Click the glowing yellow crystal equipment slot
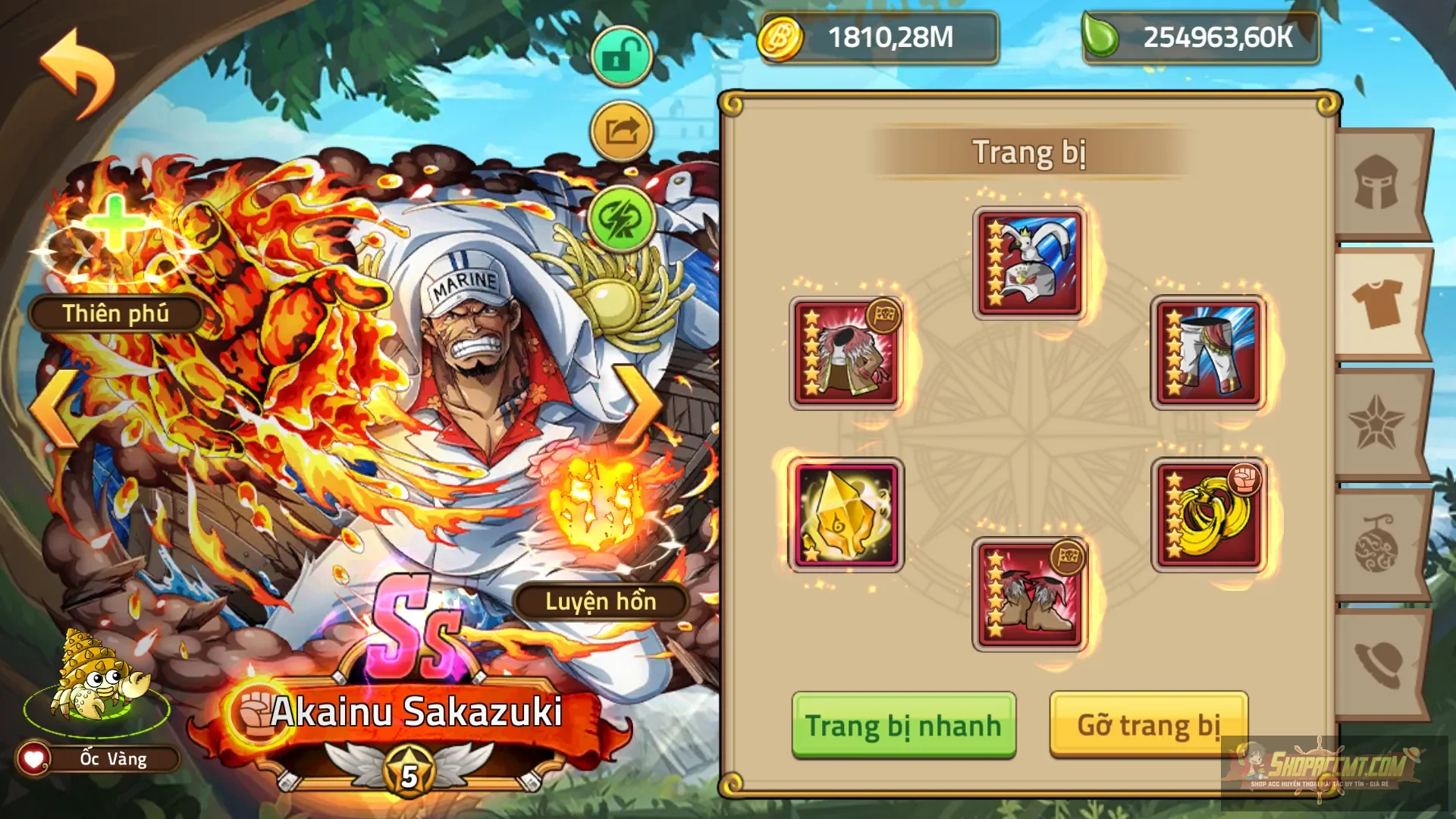This screenshot has width=1456, height=819. tap(847, 514)
